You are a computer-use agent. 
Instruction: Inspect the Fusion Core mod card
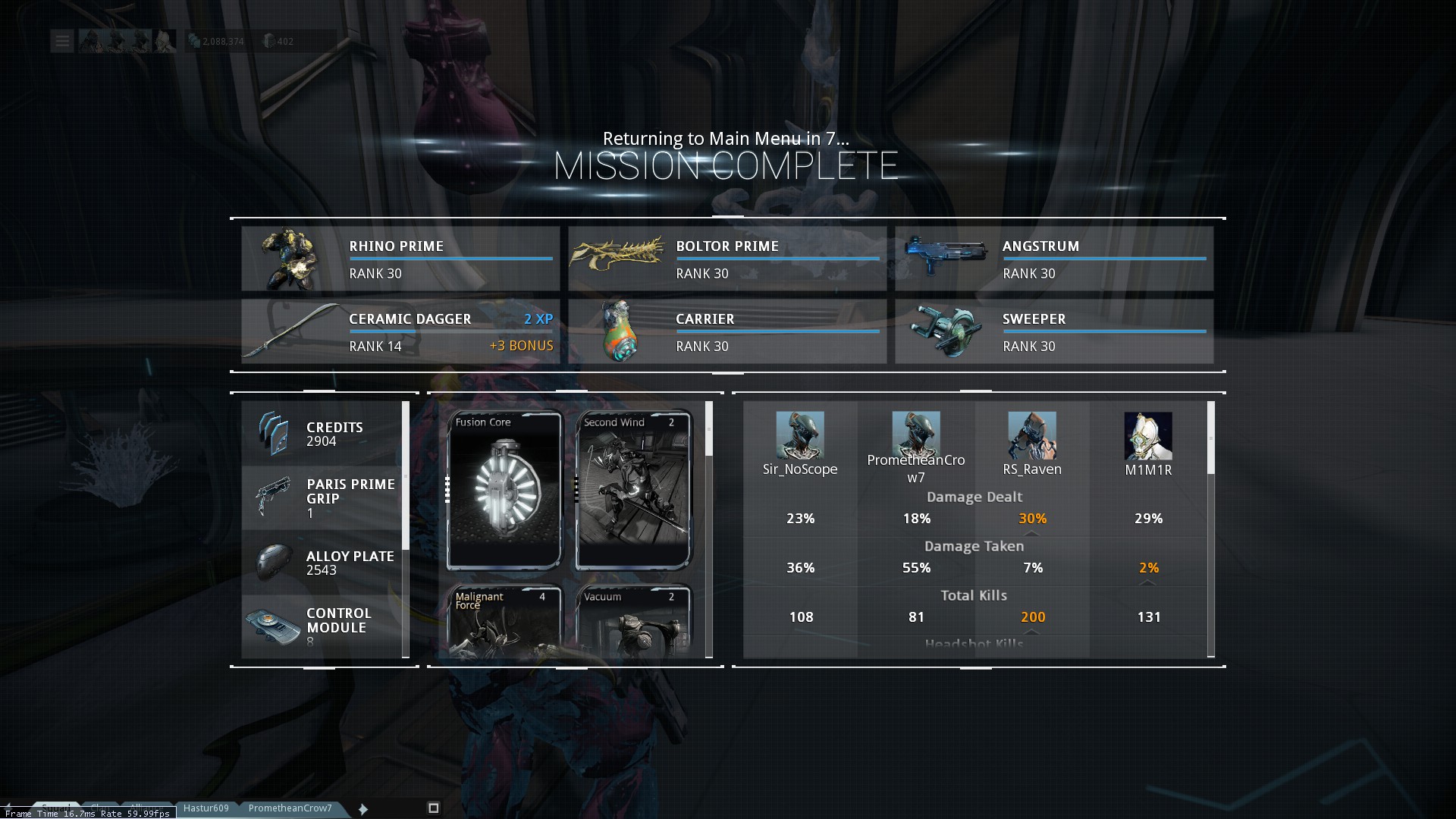[x=504, y=490]
